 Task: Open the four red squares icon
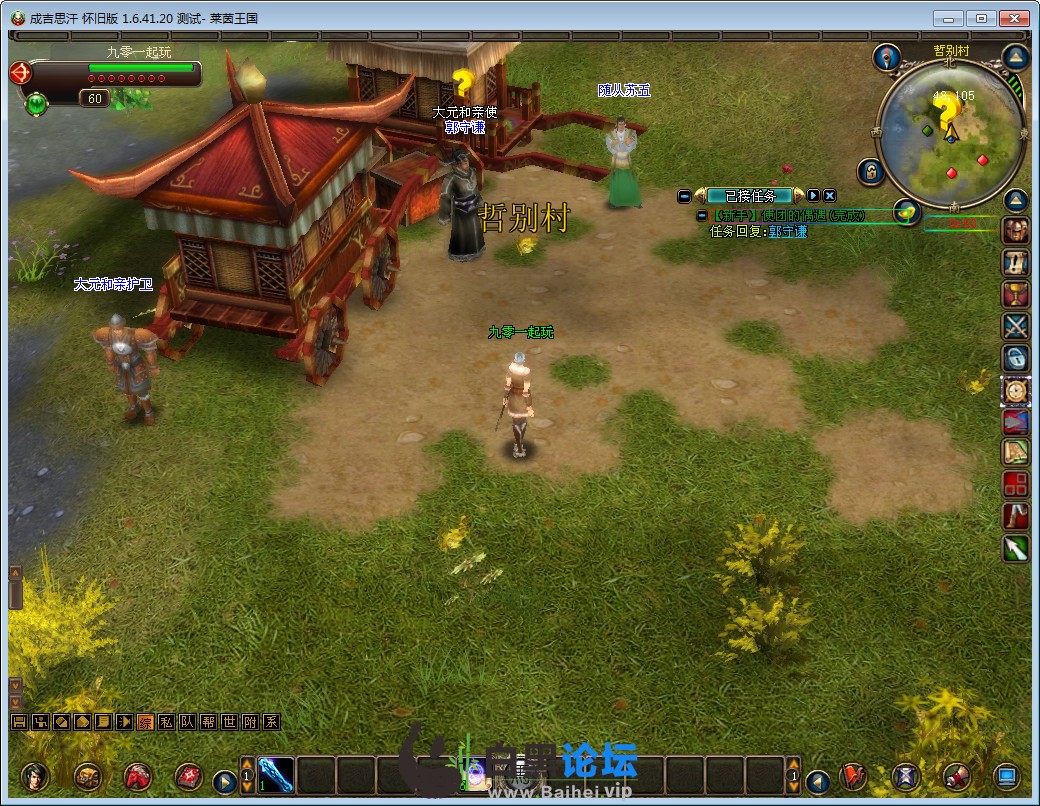click(1016, 485)
